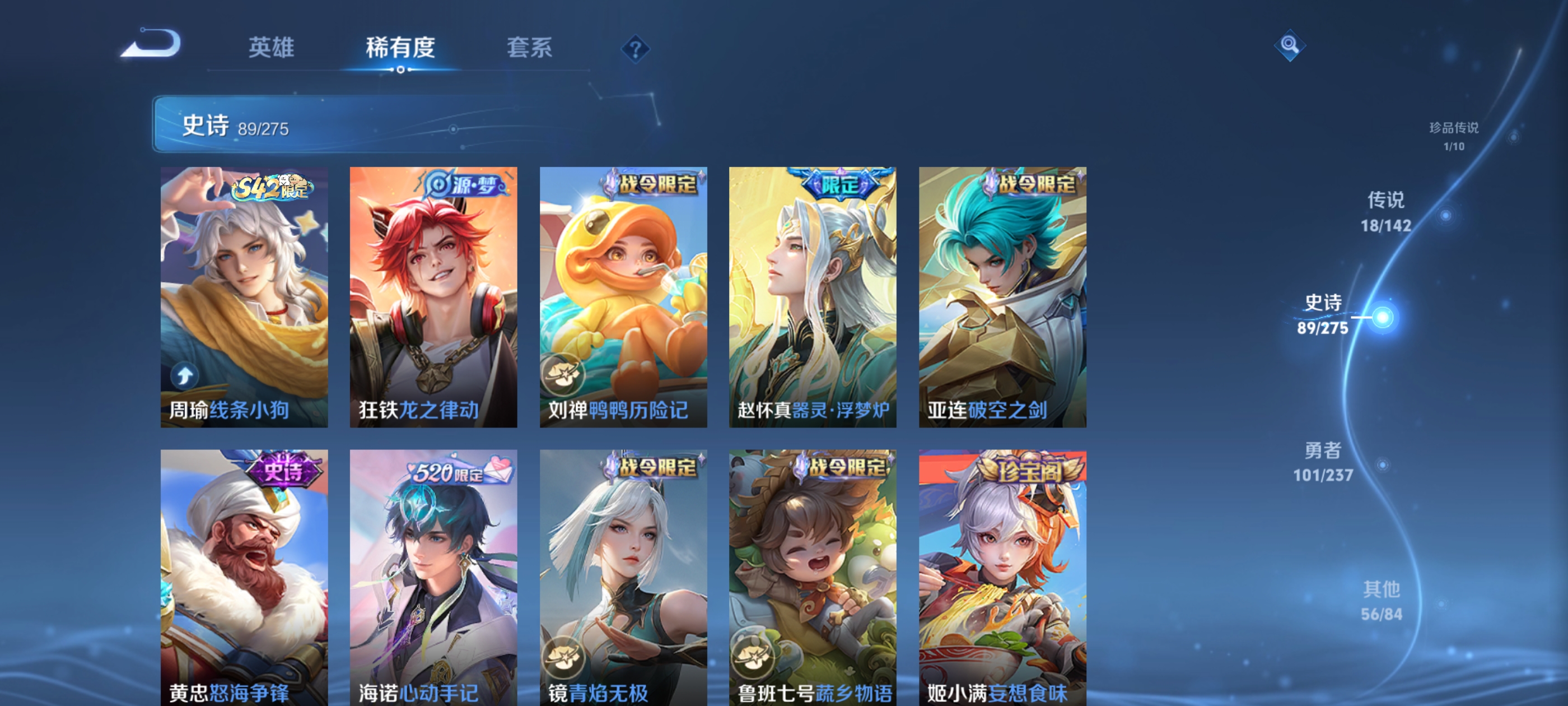Select the 稀有度 tab
This screenshot has width=1568, height=706.
[400, 49]
